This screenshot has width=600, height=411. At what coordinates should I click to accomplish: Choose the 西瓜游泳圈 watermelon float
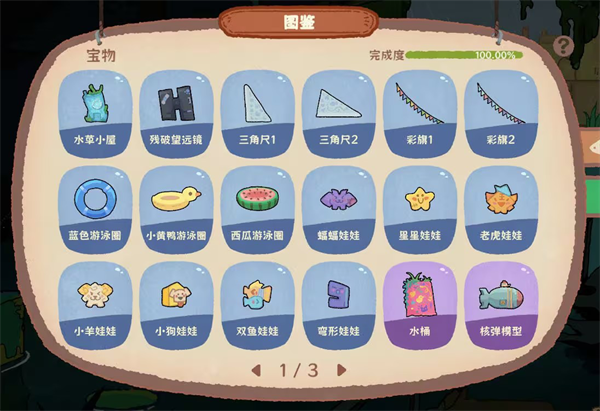(x=257, y=207)
